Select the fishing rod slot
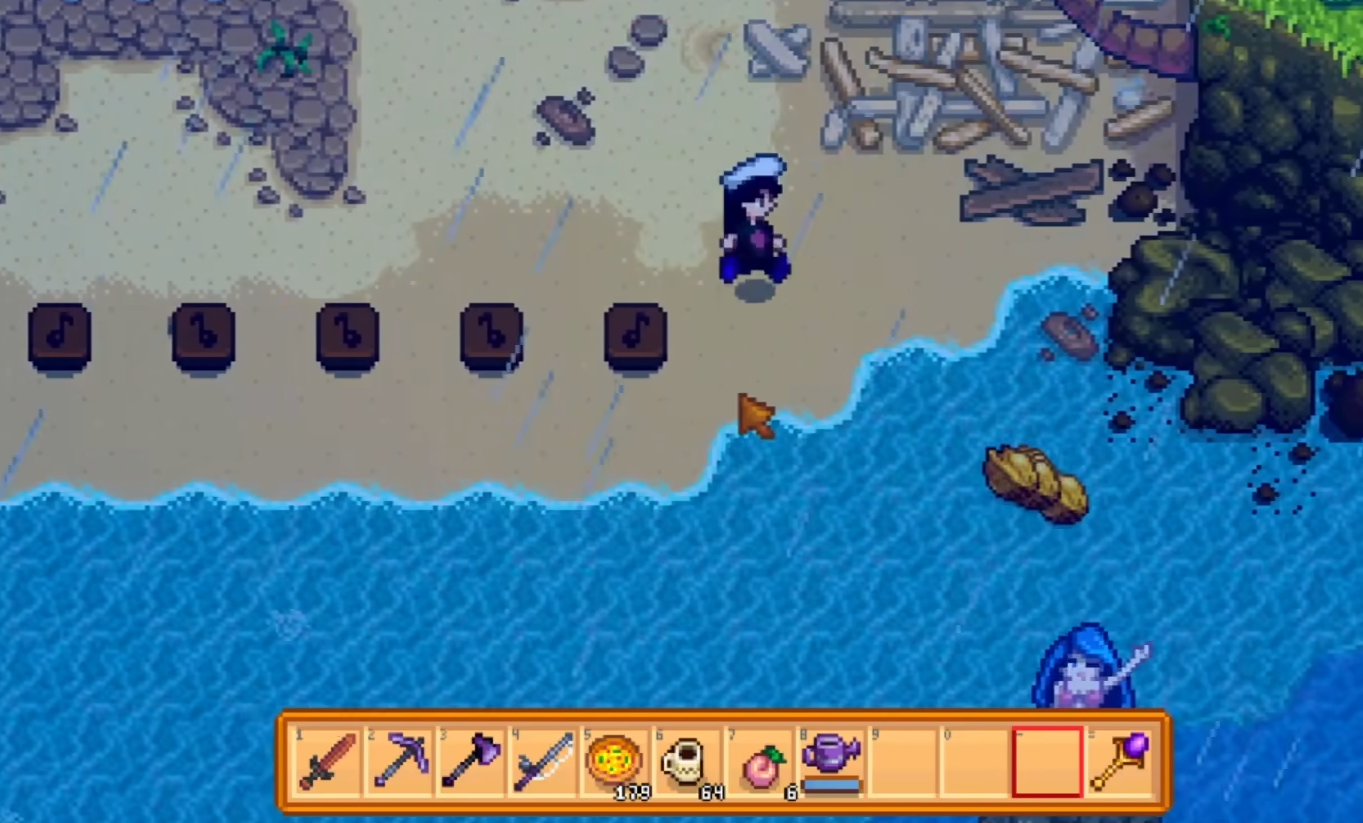Image resolution: width=1363 pixels, height=823 pixels. tap(542, 761)
